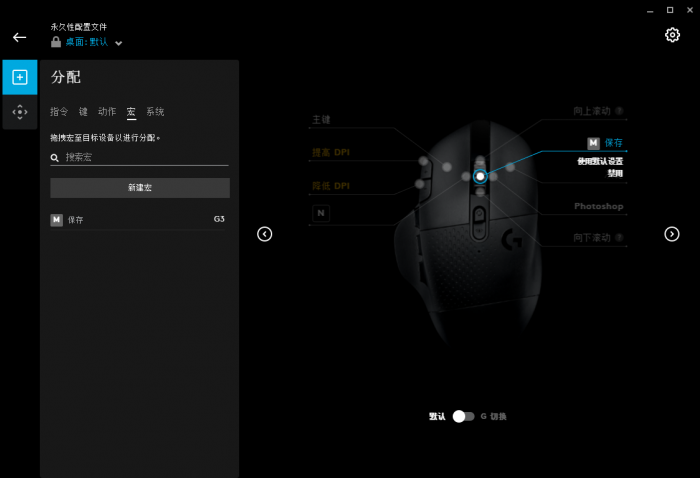Show the 系统 tab

click(155, 112)
